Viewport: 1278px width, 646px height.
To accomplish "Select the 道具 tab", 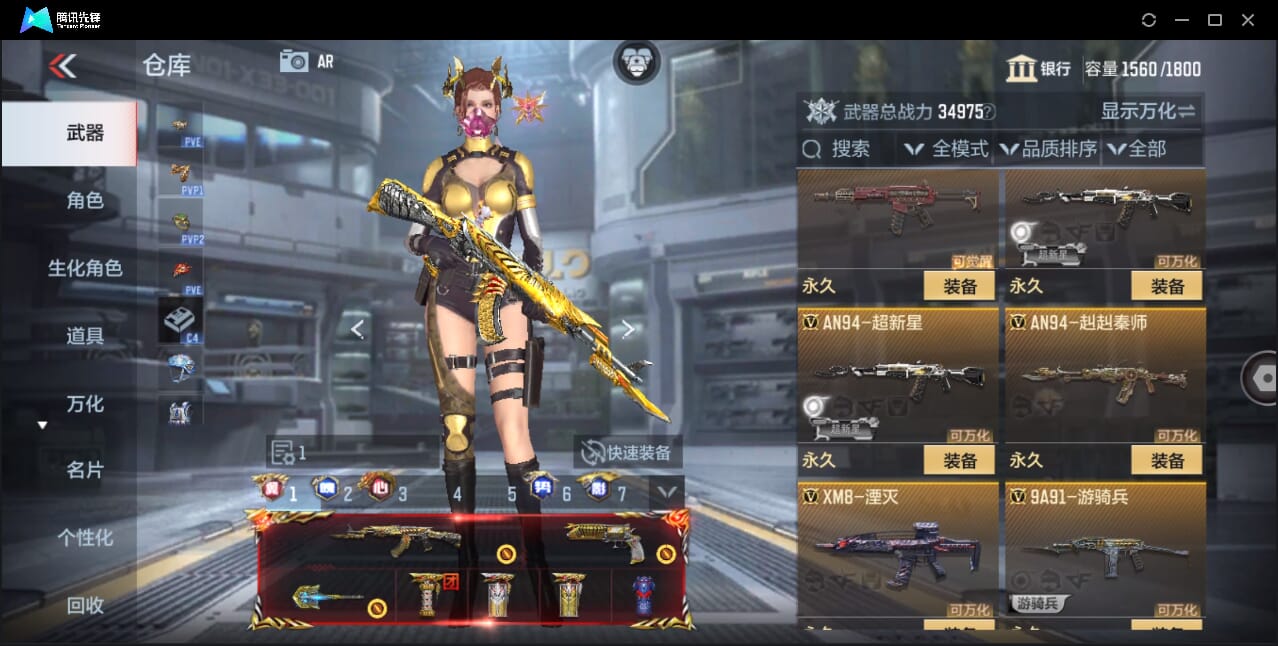I will click(x=85, y=336).
